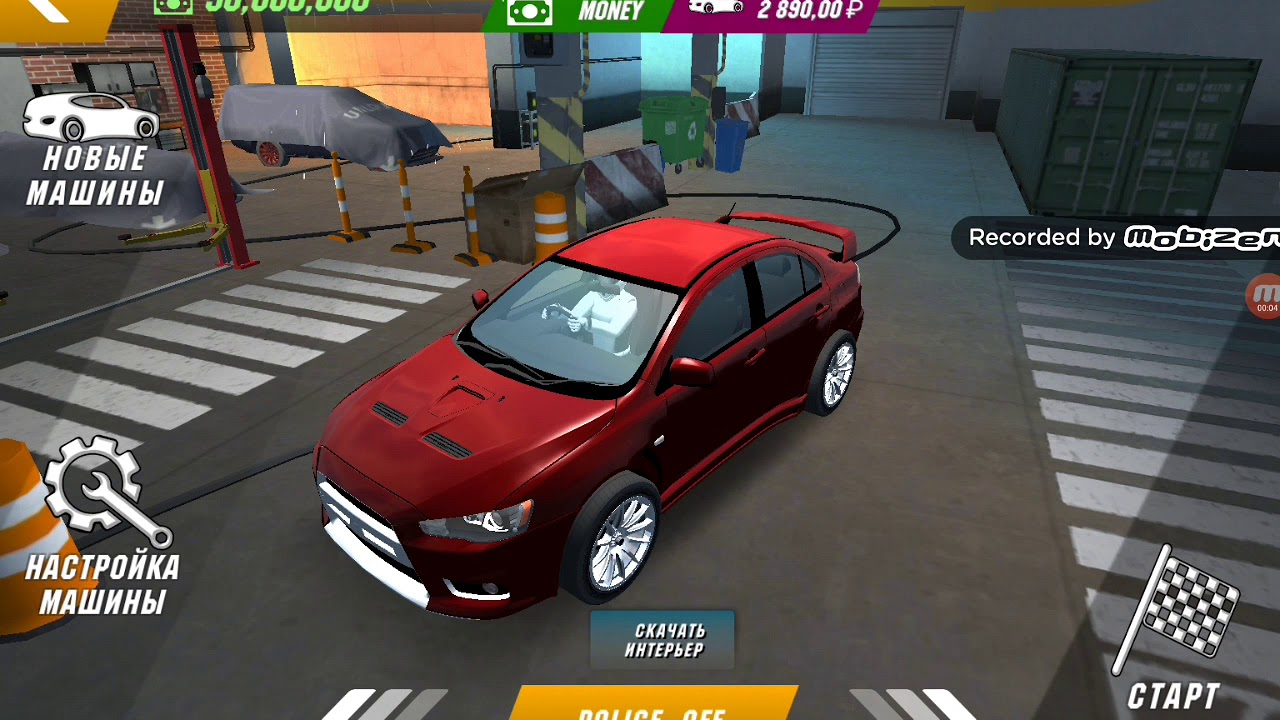Open the Mobizen recording bubble
This screenshot has width=1280, height=720.
(1264, 296)
